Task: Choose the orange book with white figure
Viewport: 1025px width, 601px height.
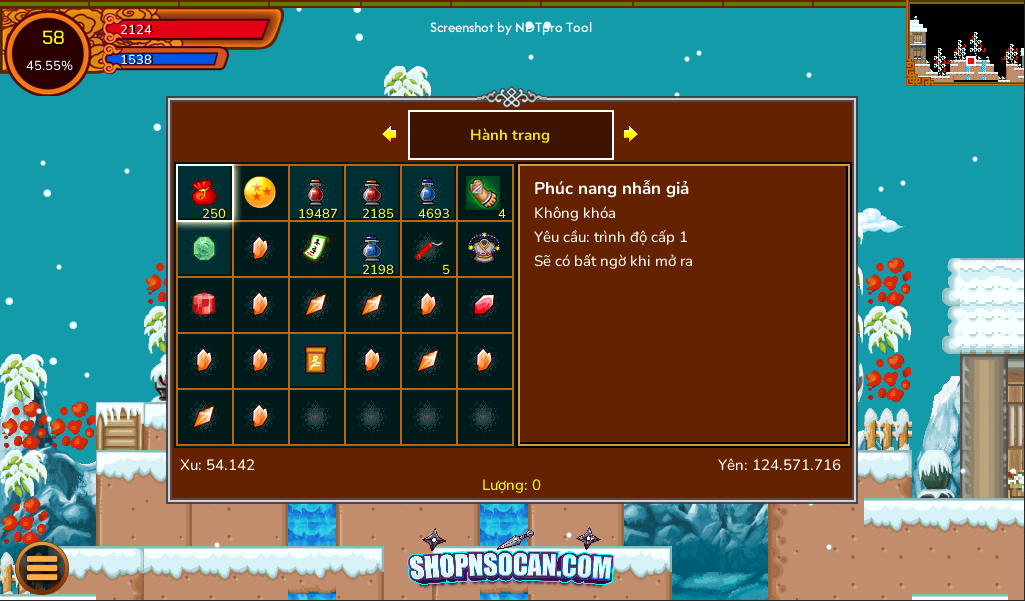Action: click(316, 360)
